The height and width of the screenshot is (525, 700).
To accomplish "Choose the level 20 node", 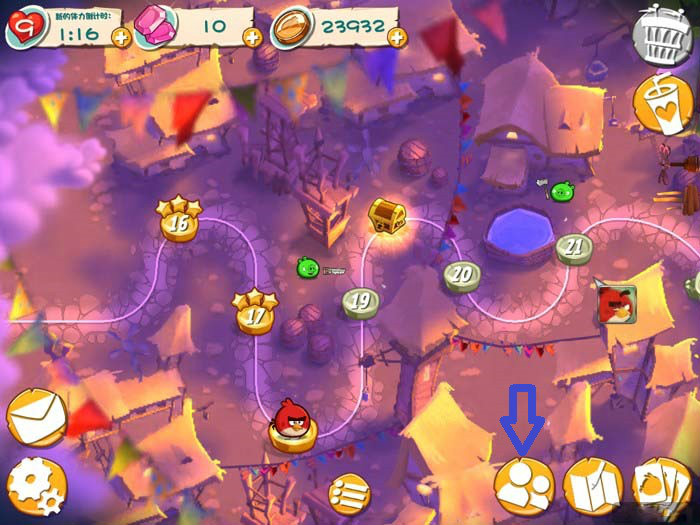I will pos(461,275).
